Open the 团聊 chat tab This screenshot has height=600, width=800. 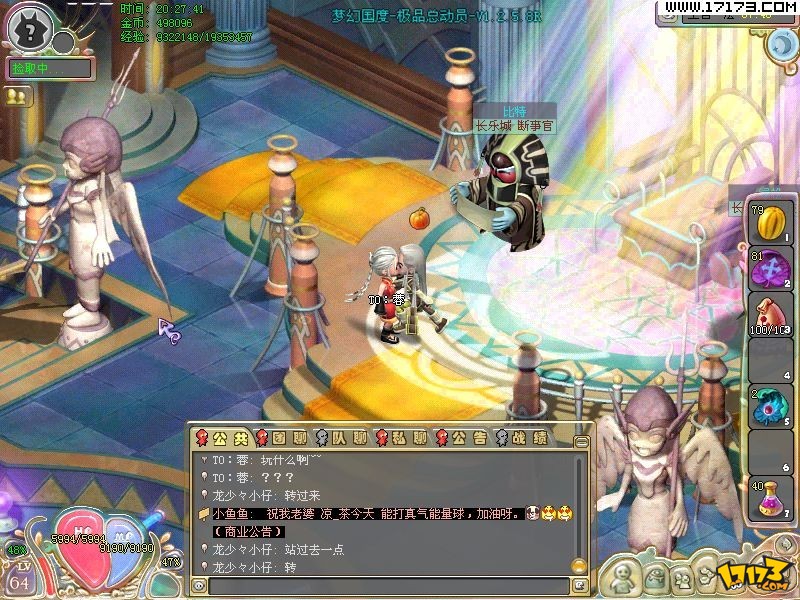pyautogui.click(x=283, y=437)
